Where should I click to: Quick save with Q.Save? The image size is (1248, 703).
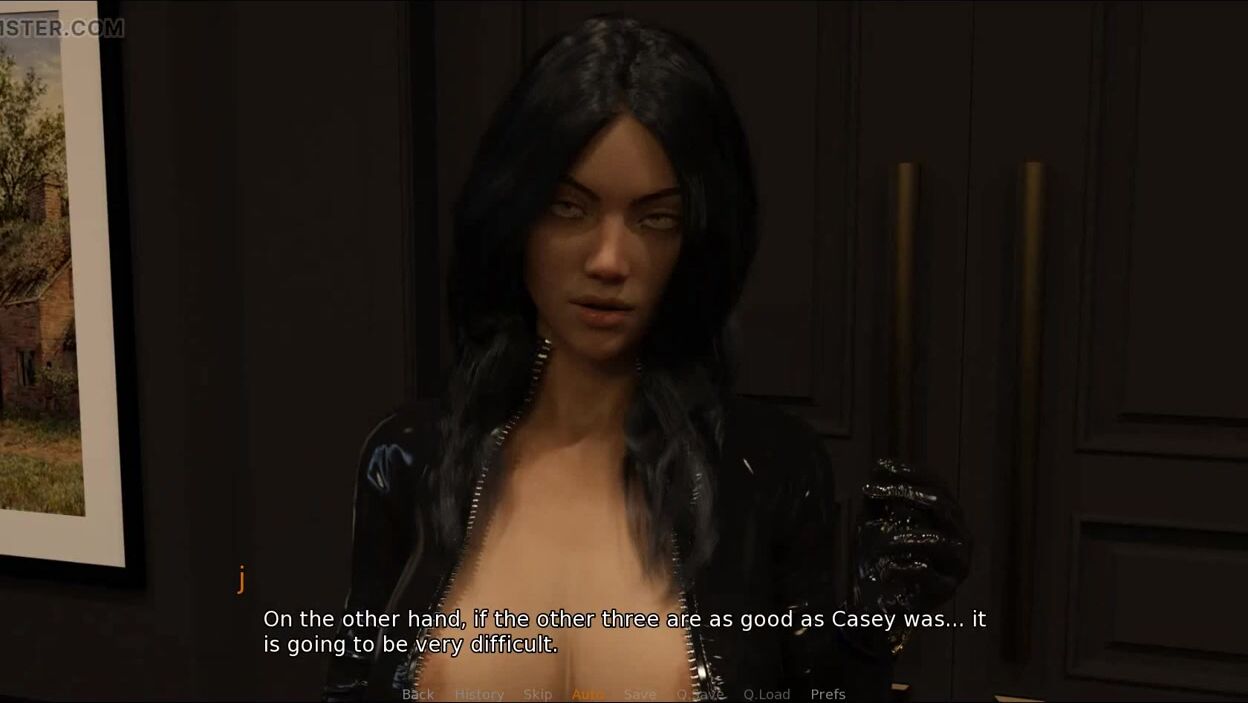(x=700, y=694)
